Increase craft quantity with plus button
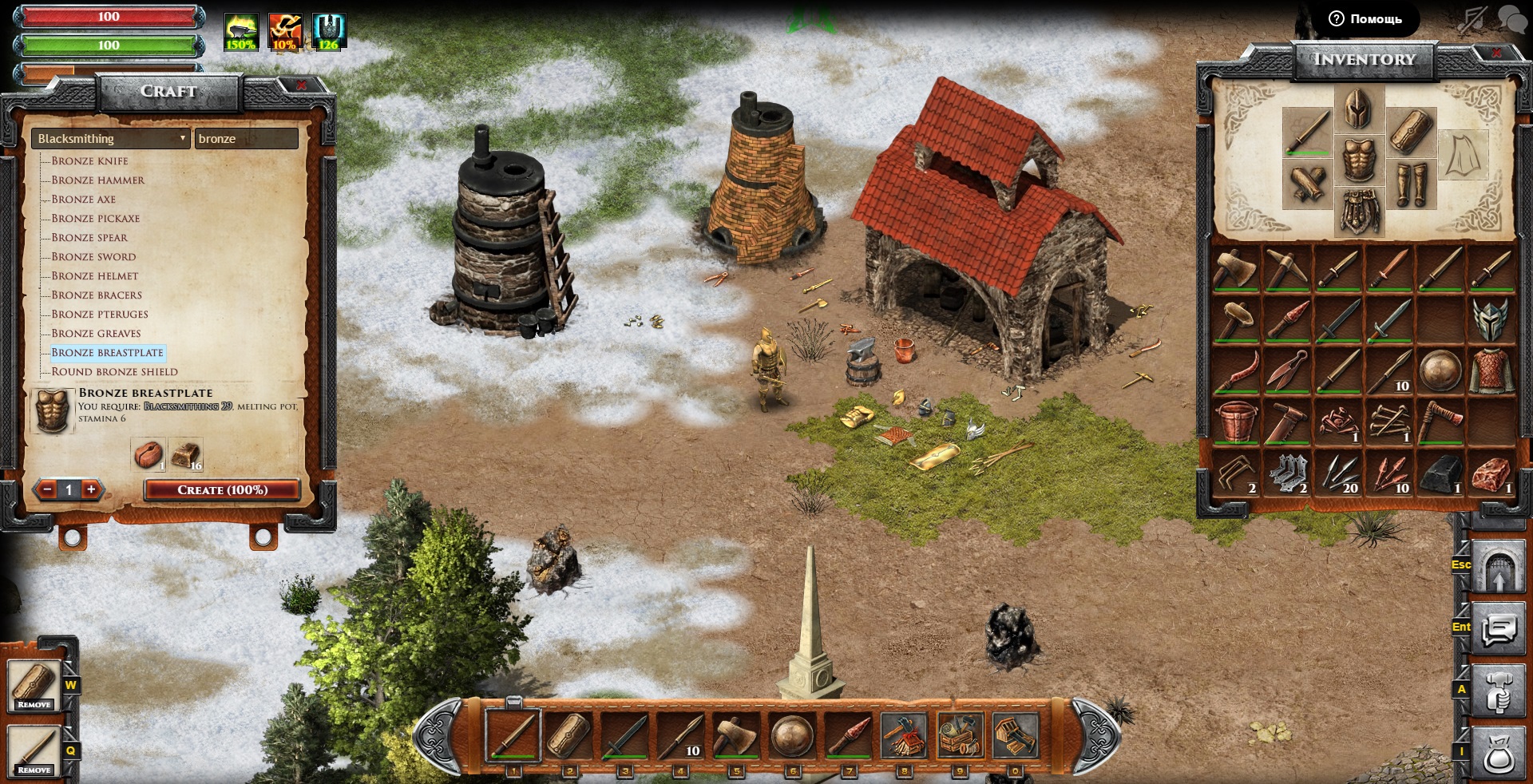Viewport: 1533px width, 784px height. point(91,489)
